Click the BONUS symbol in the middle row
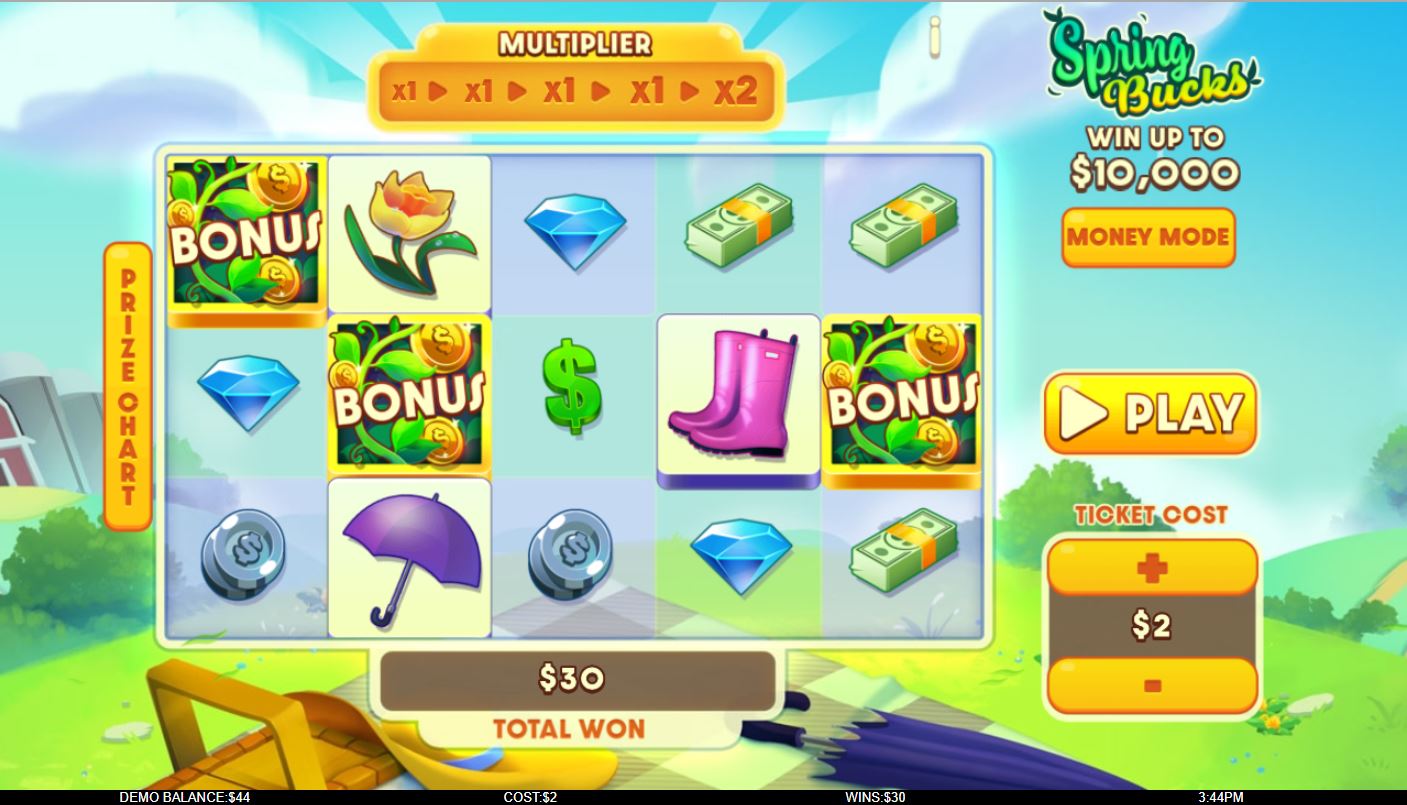Viewport: 1407px width, 805px height. 409,394
